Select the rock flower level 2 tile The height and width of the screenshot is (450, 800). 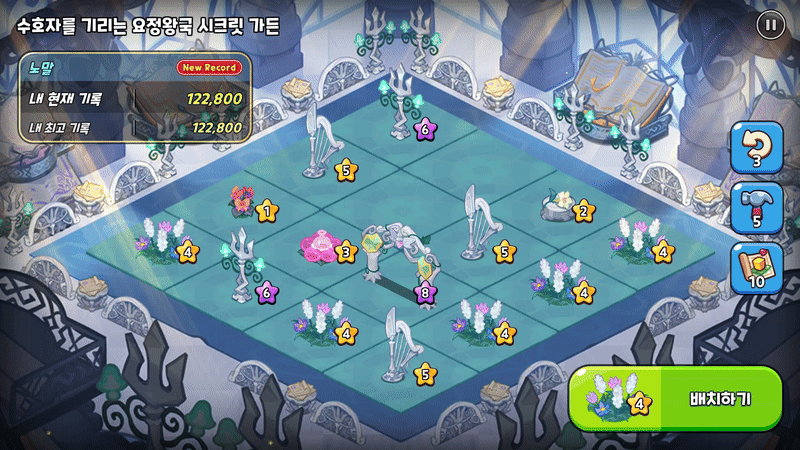click(561, 207)
